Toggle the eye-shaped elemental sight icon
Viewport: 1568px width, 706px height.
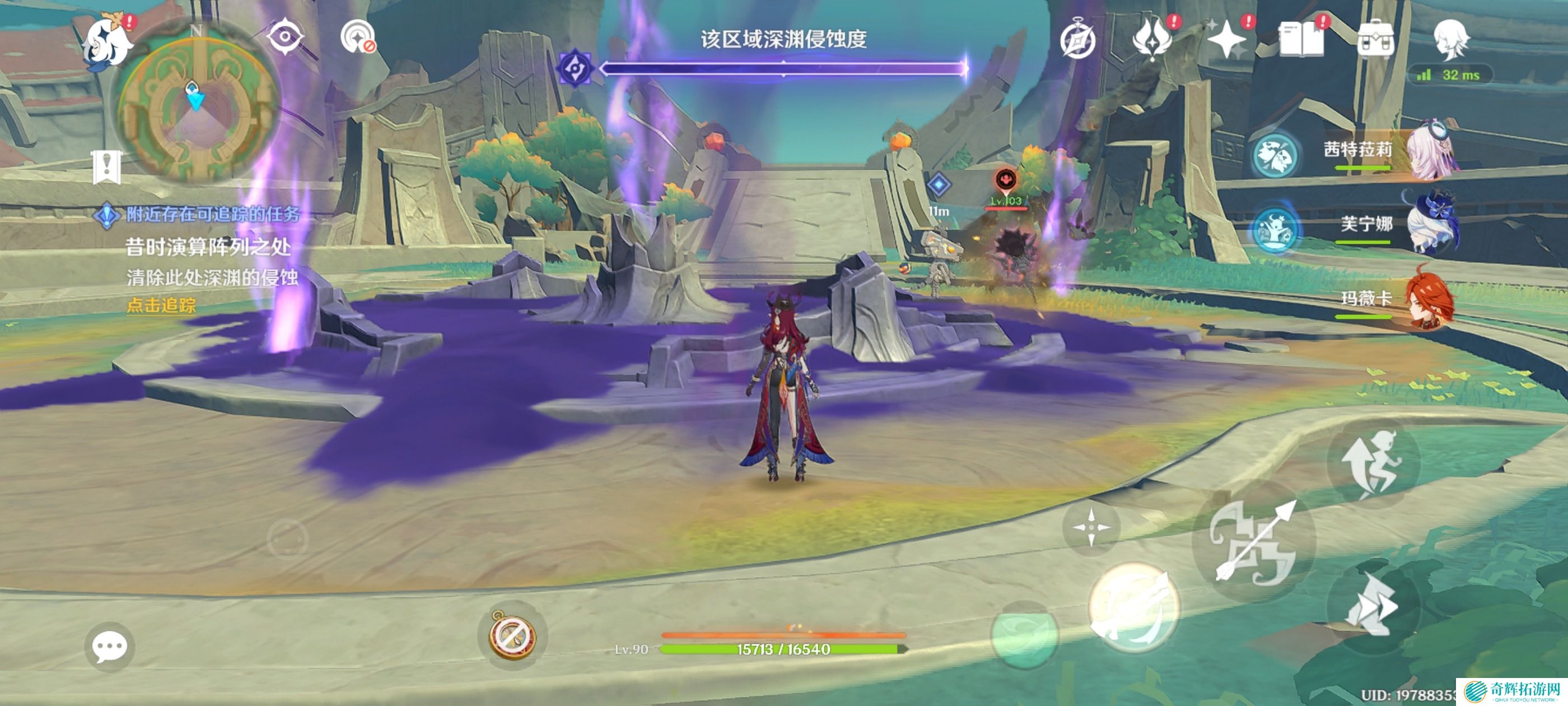284,36
